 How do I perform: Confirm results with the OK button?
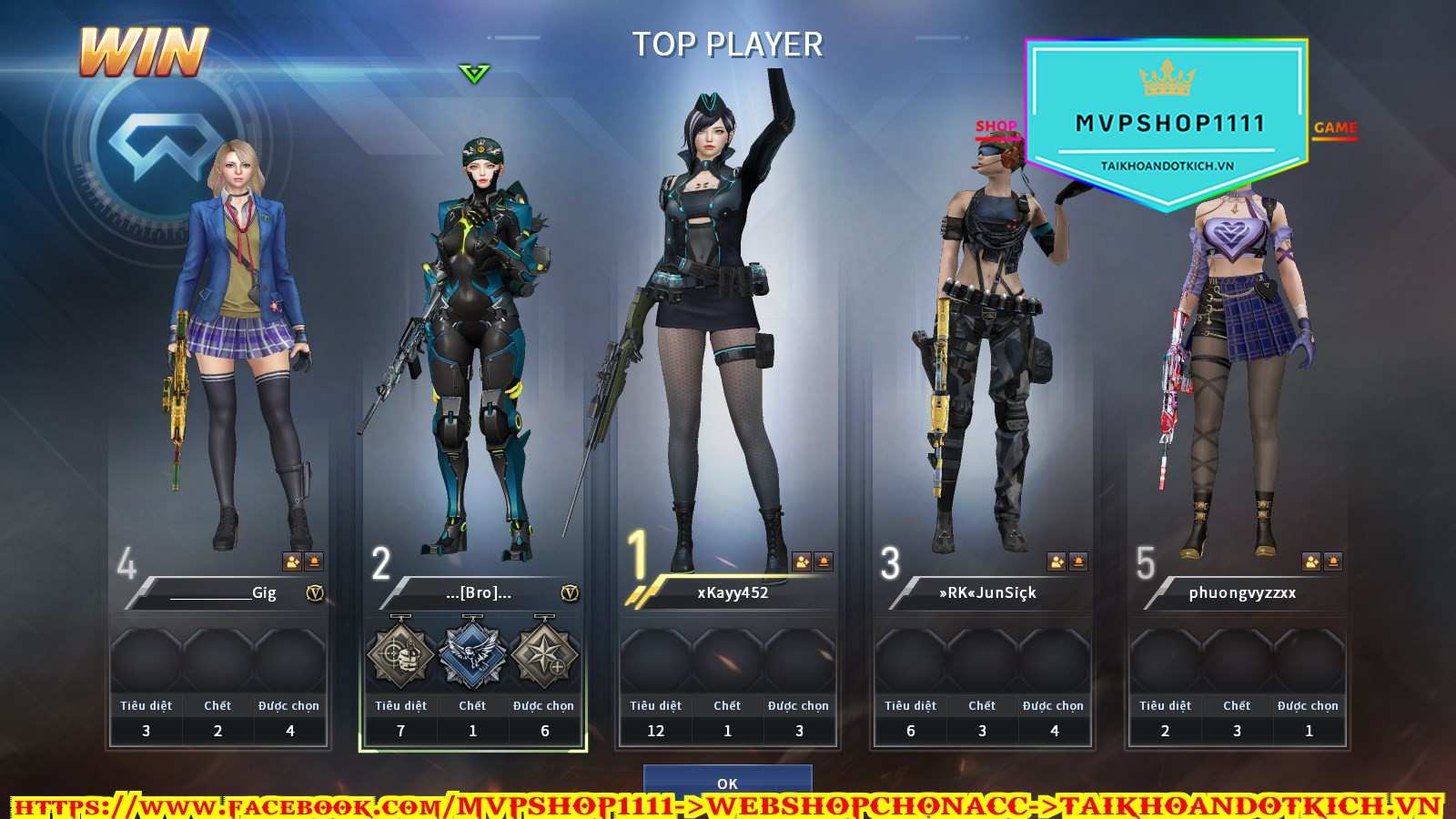click(727, 782)
